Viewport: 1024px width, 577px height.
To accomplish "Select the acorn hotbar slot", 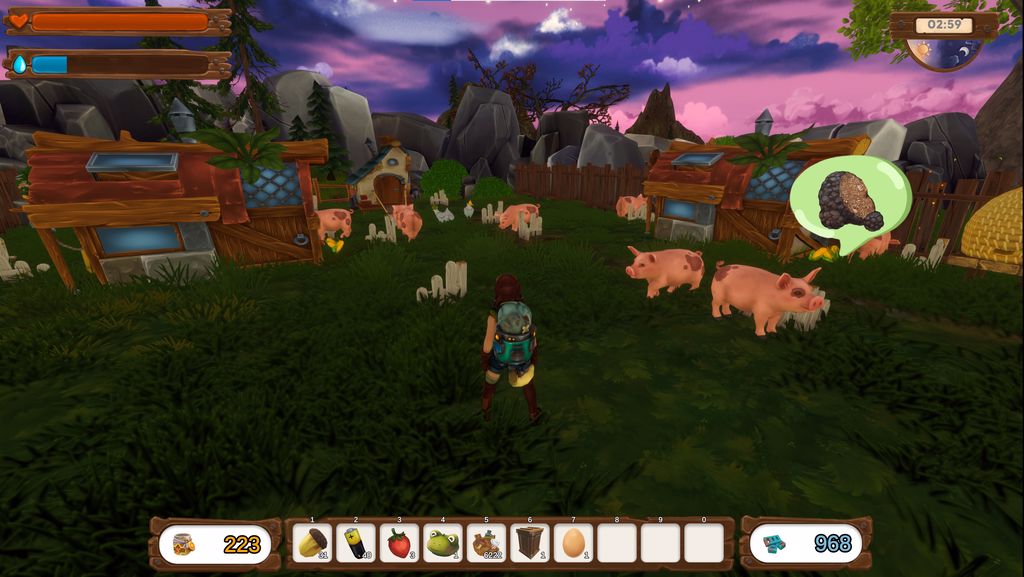I will click(x=313, y=543).
